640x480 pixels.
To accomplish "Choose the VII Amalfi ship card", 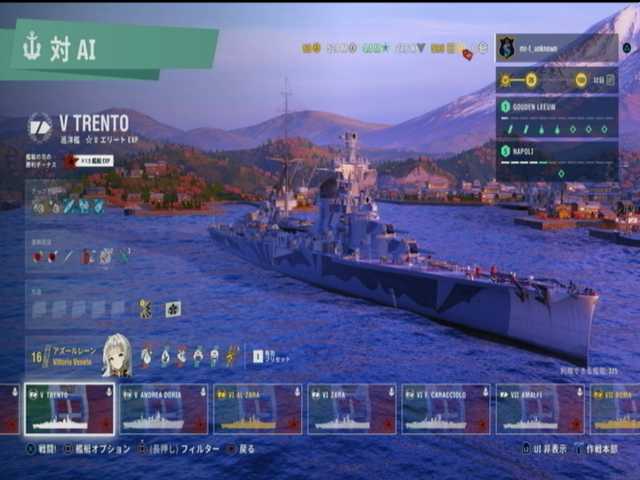I will pyautogui.click(x=540, y=409).
